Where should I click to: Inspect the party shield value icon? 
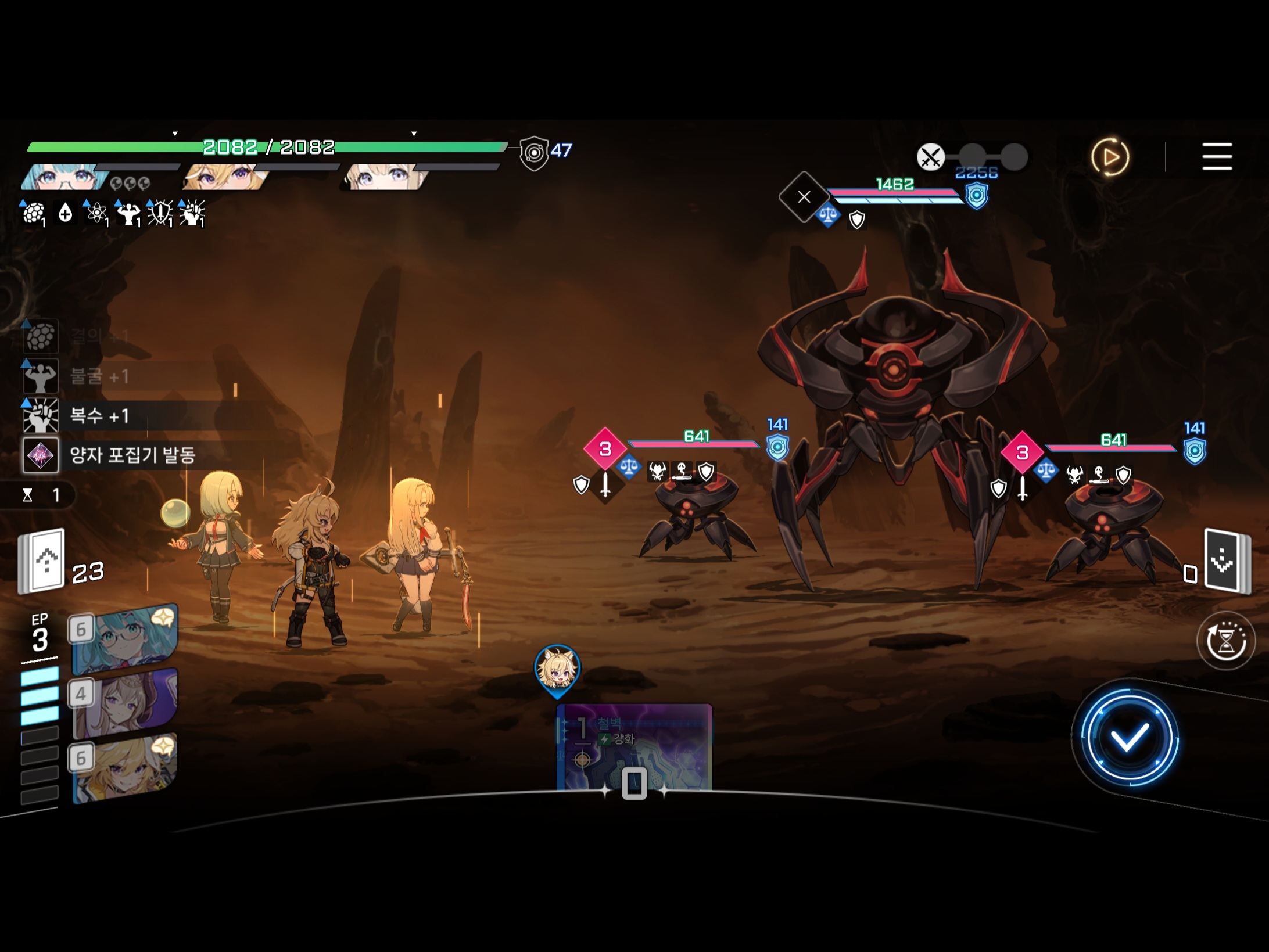534,152
